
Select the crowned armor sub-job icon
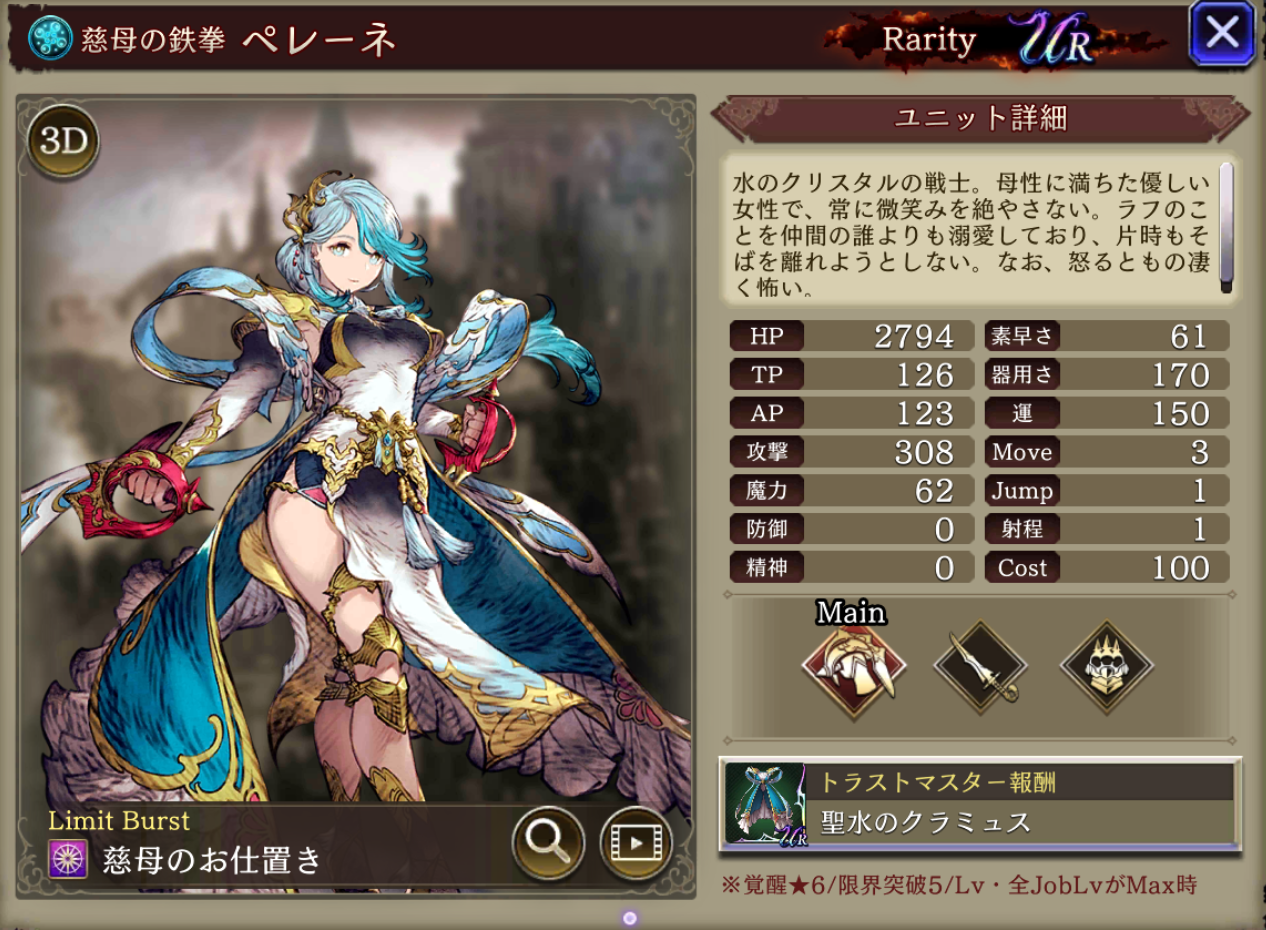pos(1106,667)
